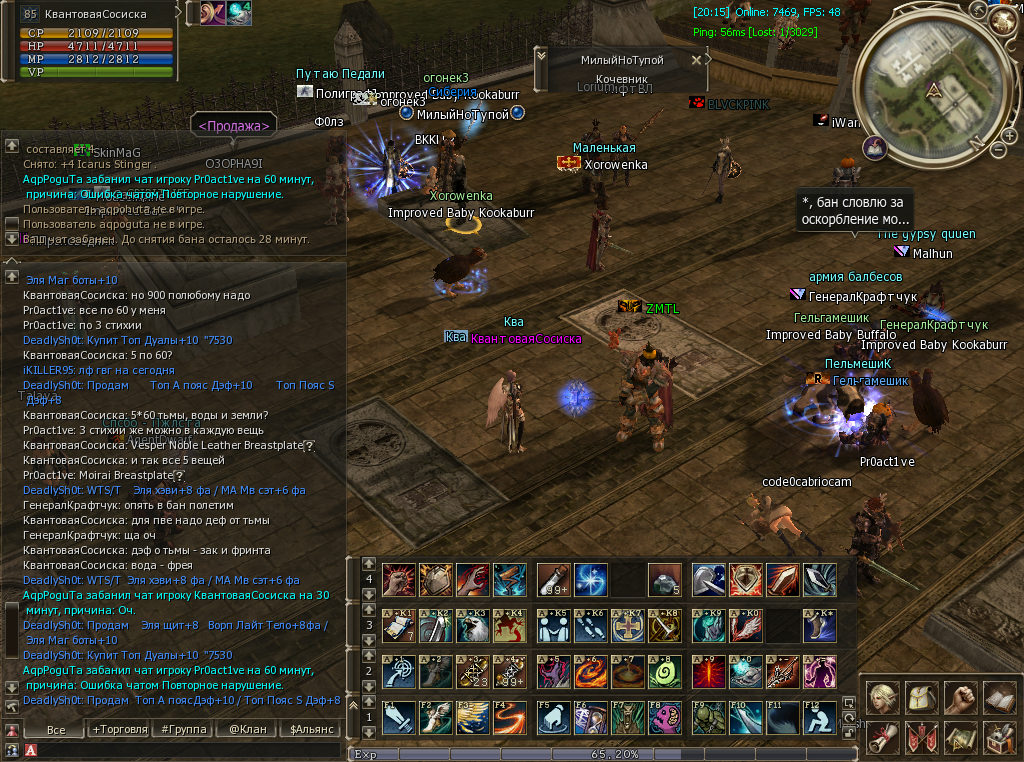Screen dimensions: 1024x762
Task: Open the skills open-book icon
Action: (999, 697)
